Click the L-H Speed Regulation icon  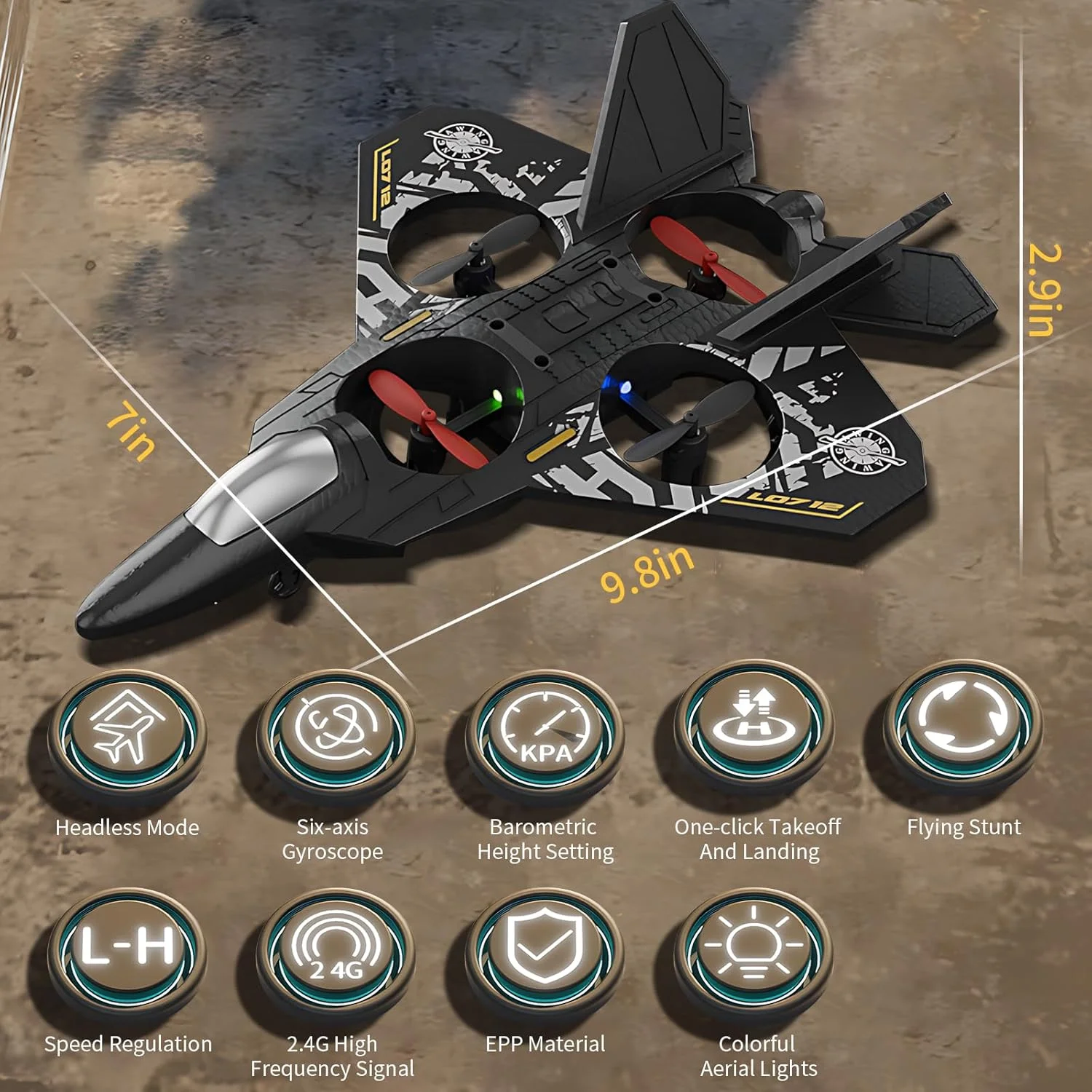[127, 948]
